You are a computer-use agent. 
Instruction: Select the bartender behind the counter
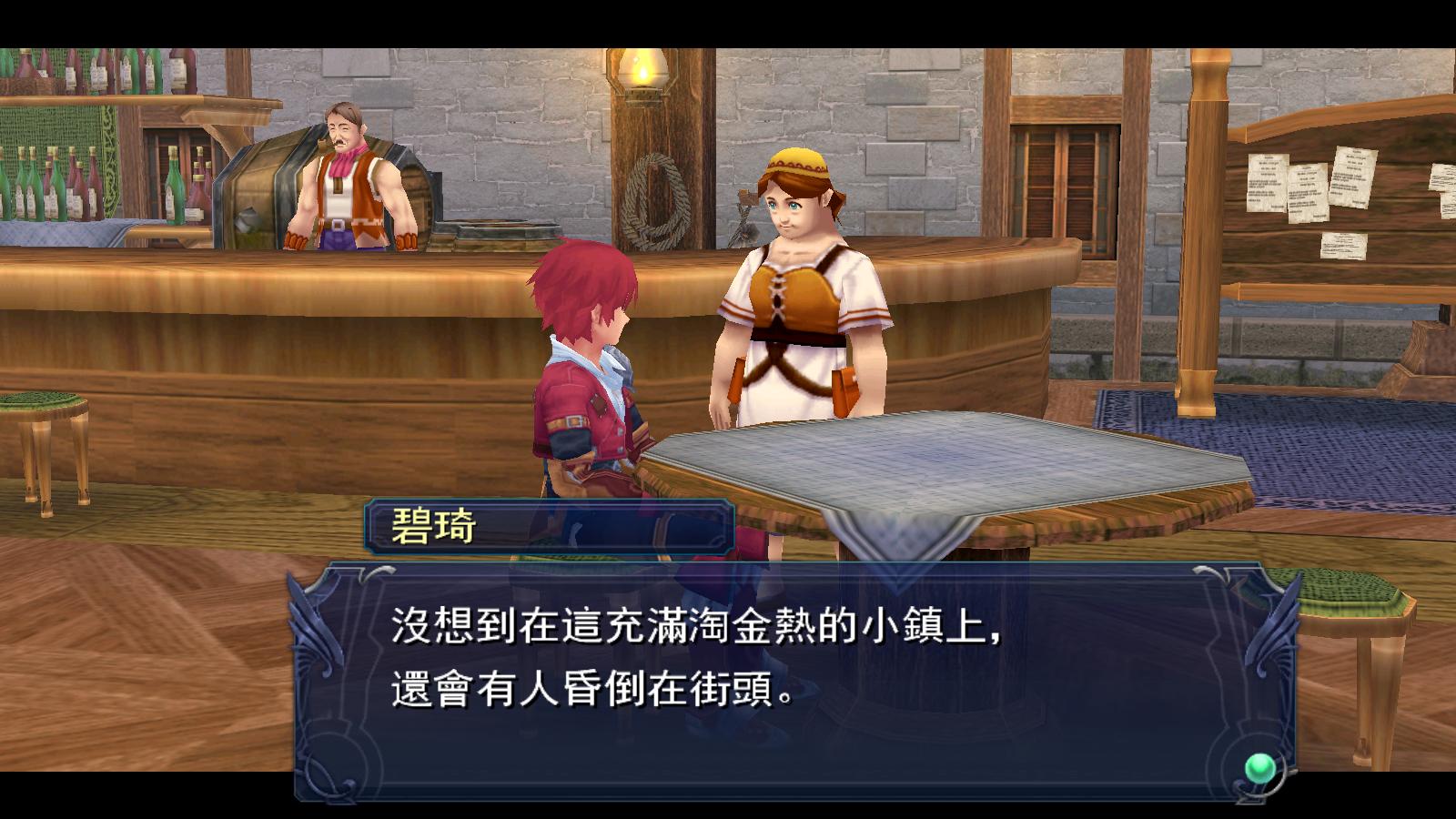[346, 173]
